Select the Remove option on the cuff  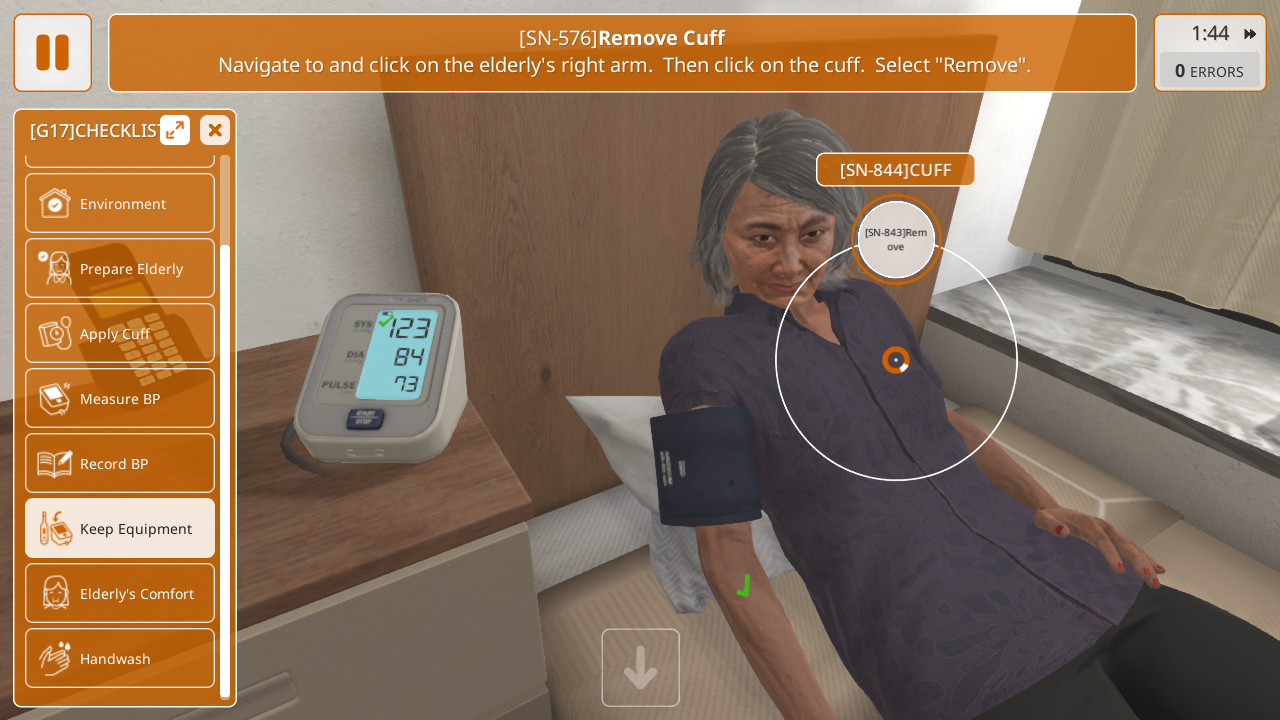[x=896, y=240]
